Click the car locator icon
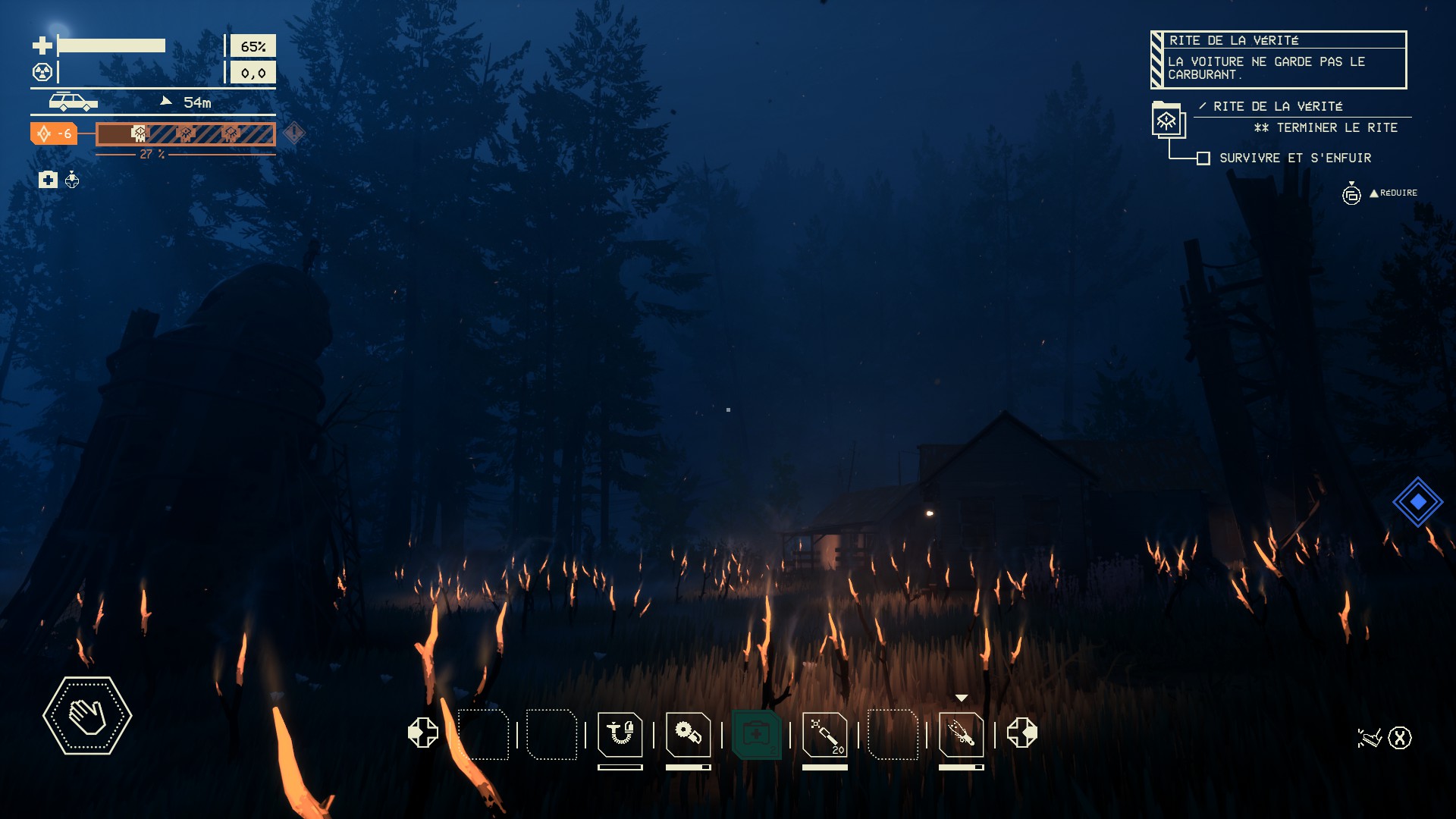Screen dimensions: 1456x819 tap(73, 102)
